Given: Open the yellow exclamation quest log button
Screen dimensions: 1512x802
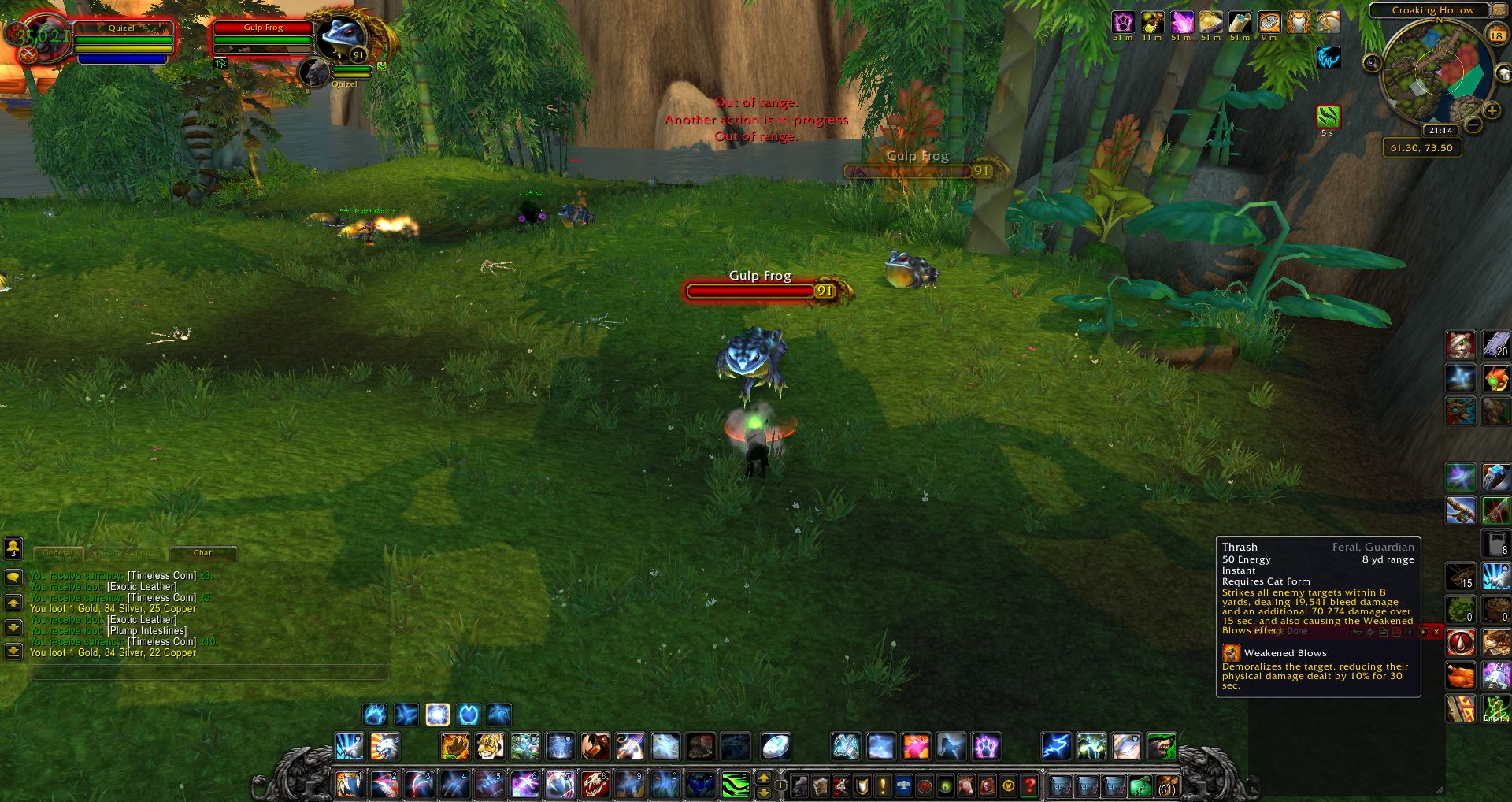Looking at the screenshot, I should coord(883,785).
